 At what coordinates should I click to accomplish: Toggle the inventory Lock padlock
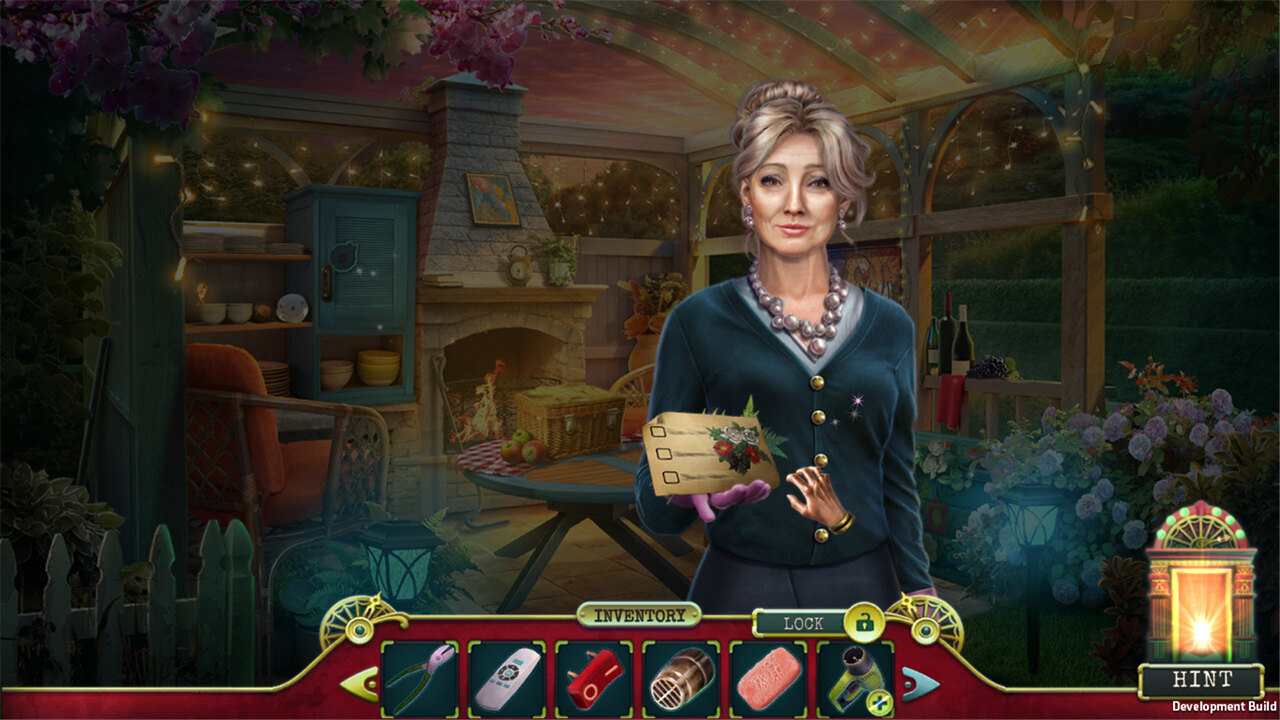tap(862, 623)
